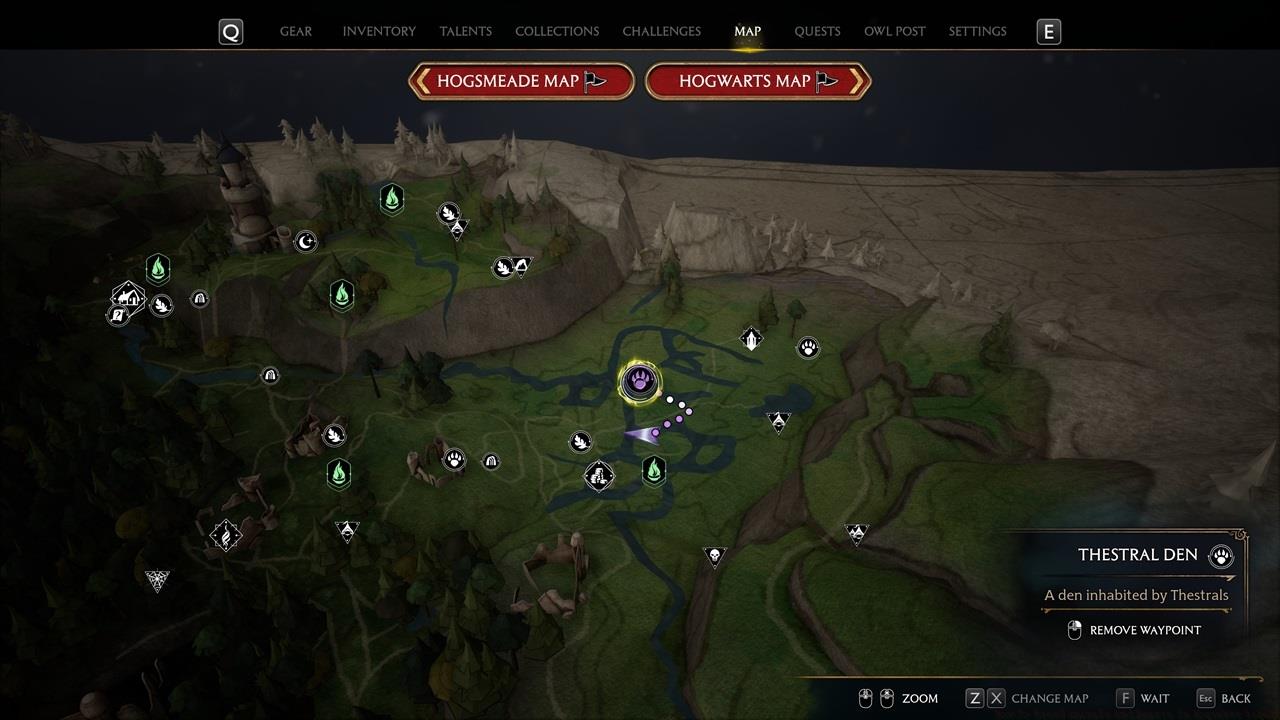Open the cave entrance marker in the map center
The width and height of the screenshot is (1280, 720).
click(490, 461)
